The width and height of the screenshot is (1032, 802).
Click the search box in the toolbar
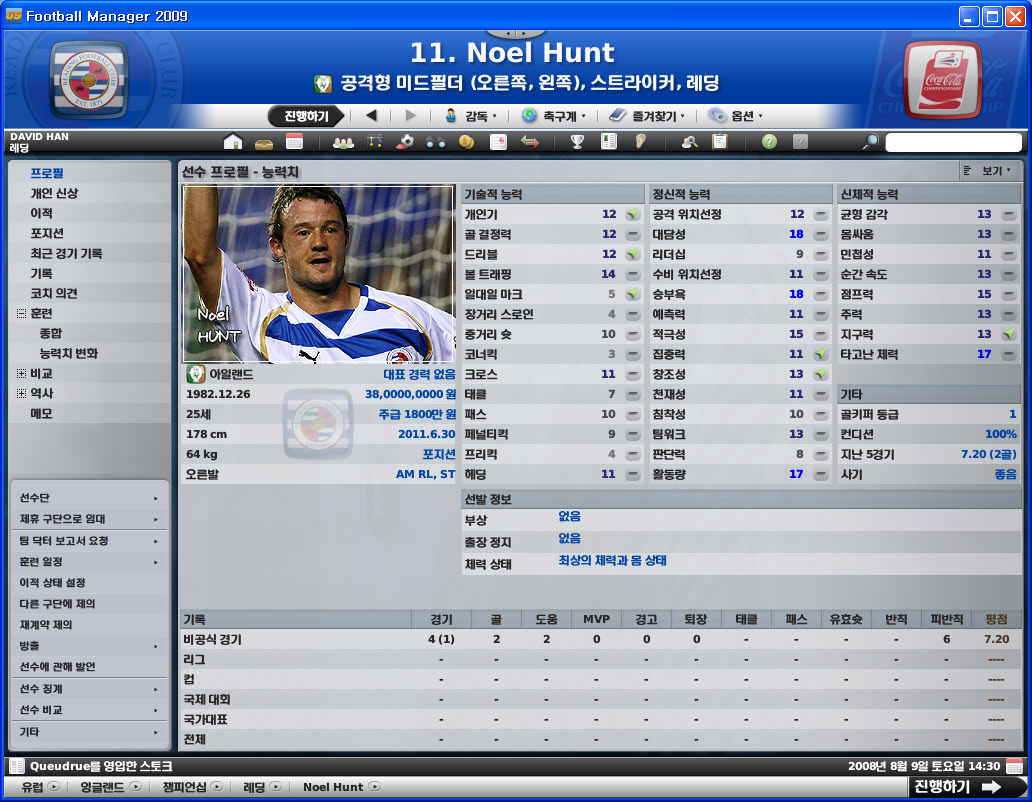[x=953, y=142]
